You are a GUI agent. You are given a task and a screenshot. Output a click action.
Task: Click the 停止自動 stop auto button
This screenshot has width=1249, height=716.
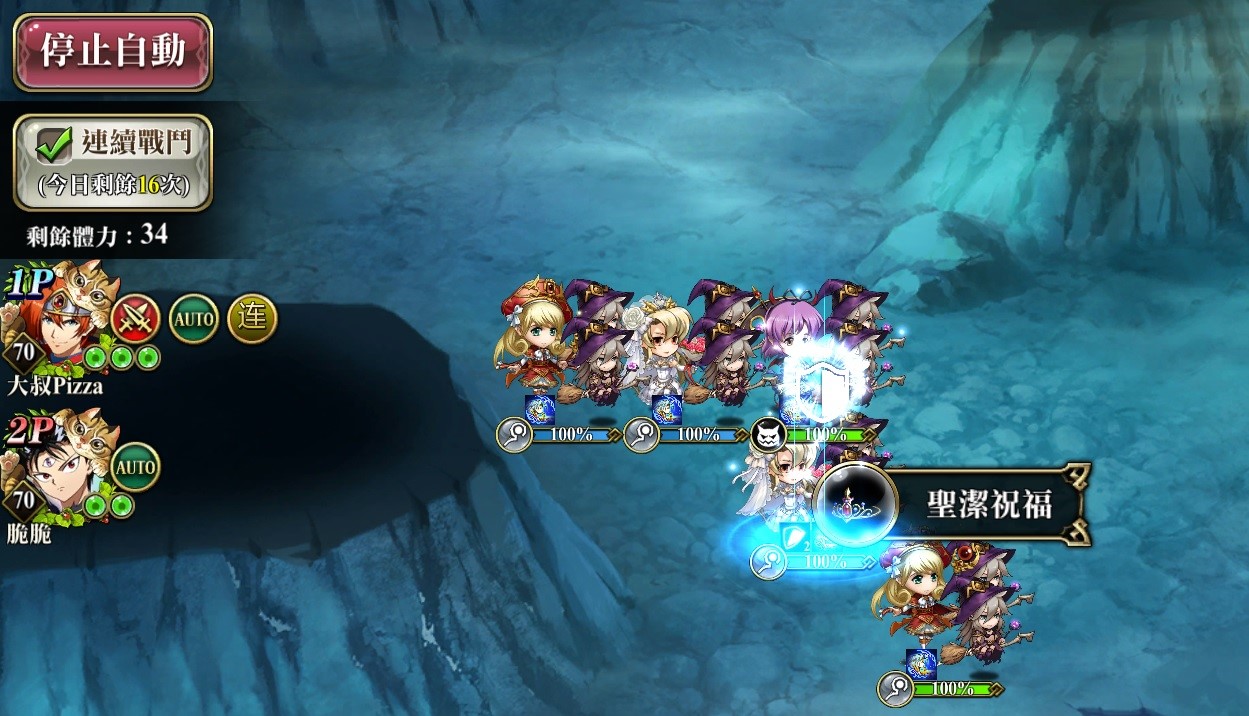[x=112, y=52]
